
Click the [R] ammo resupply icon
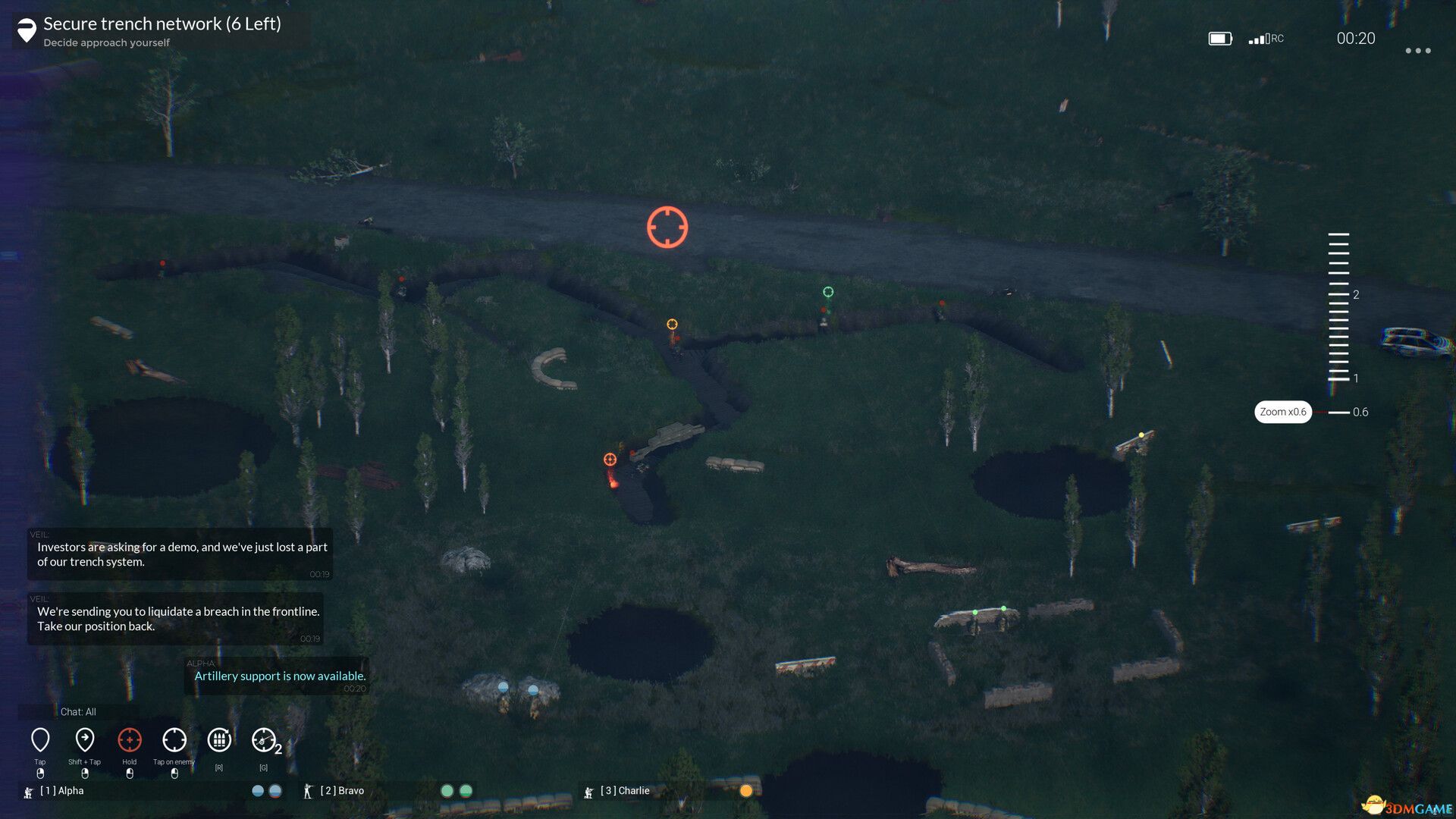click(219, 739)
